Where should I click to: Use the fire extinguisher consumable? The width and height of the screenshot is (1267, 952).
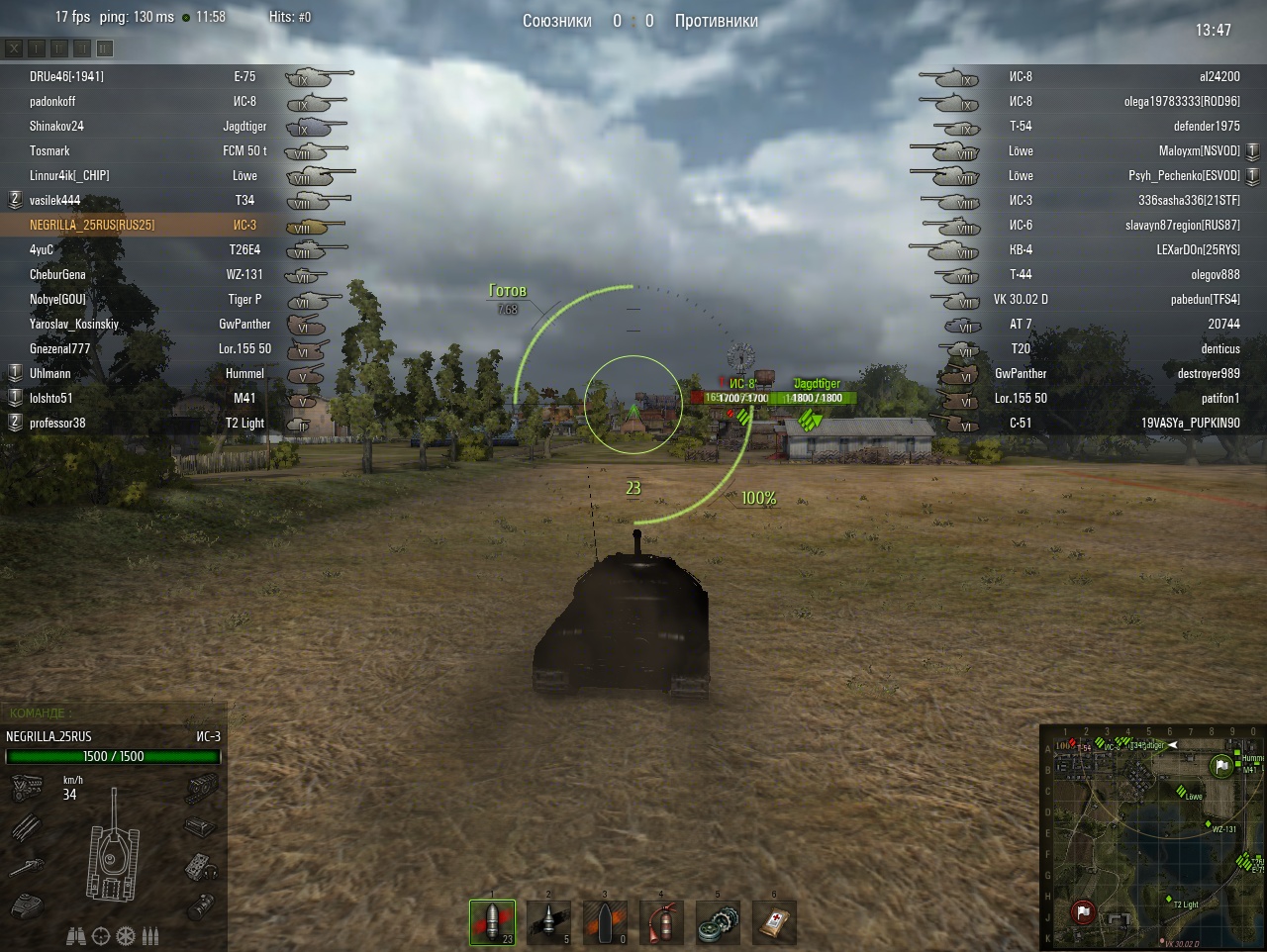click(661, 922)
